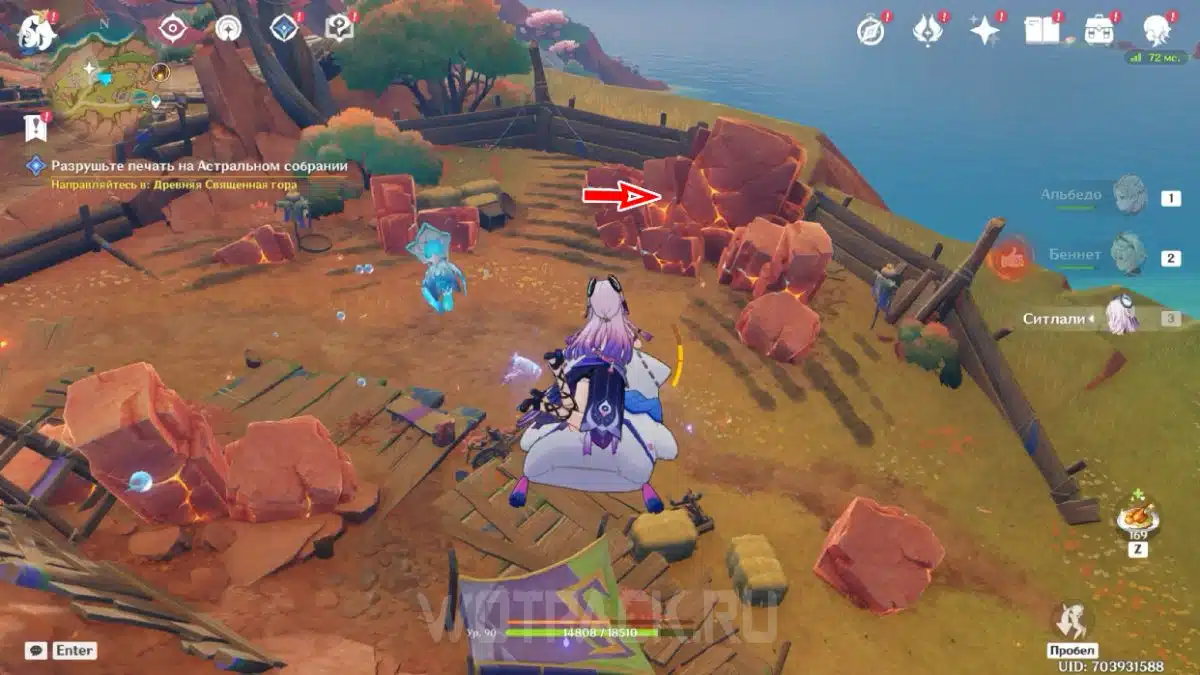Open the Paimon main menu
The width and height of the screenshot is (1200, 675).
37,32
